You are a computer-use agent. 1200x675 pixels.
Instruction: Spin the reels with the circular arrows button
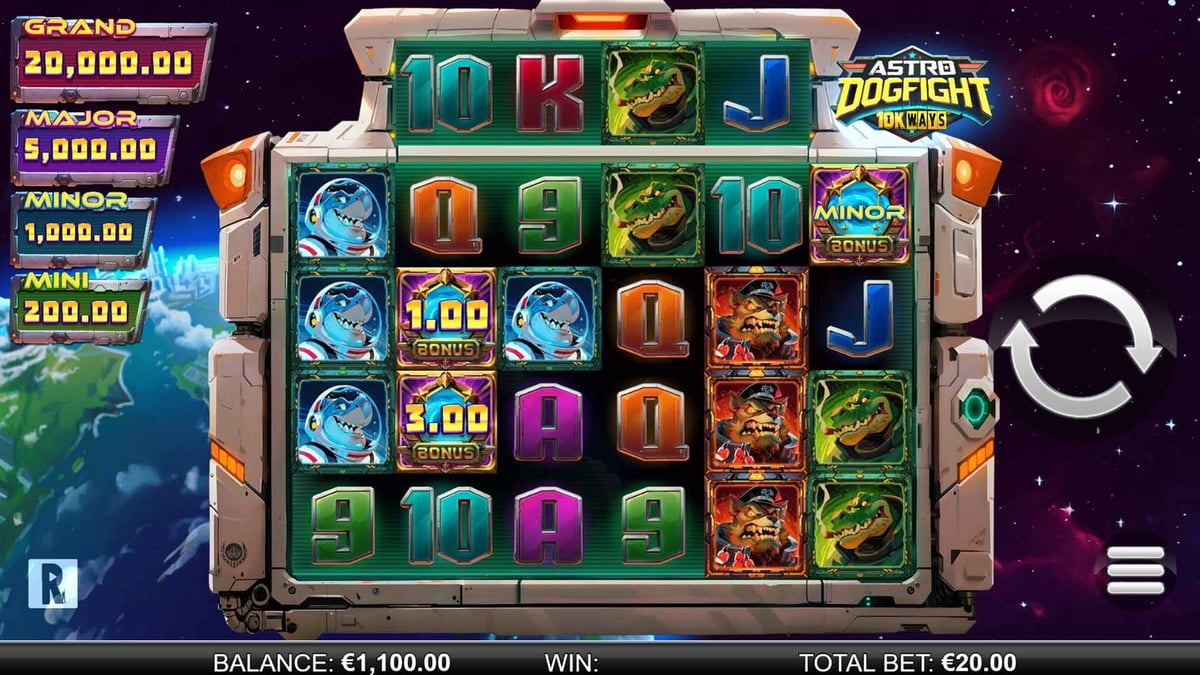[1082, 347]
